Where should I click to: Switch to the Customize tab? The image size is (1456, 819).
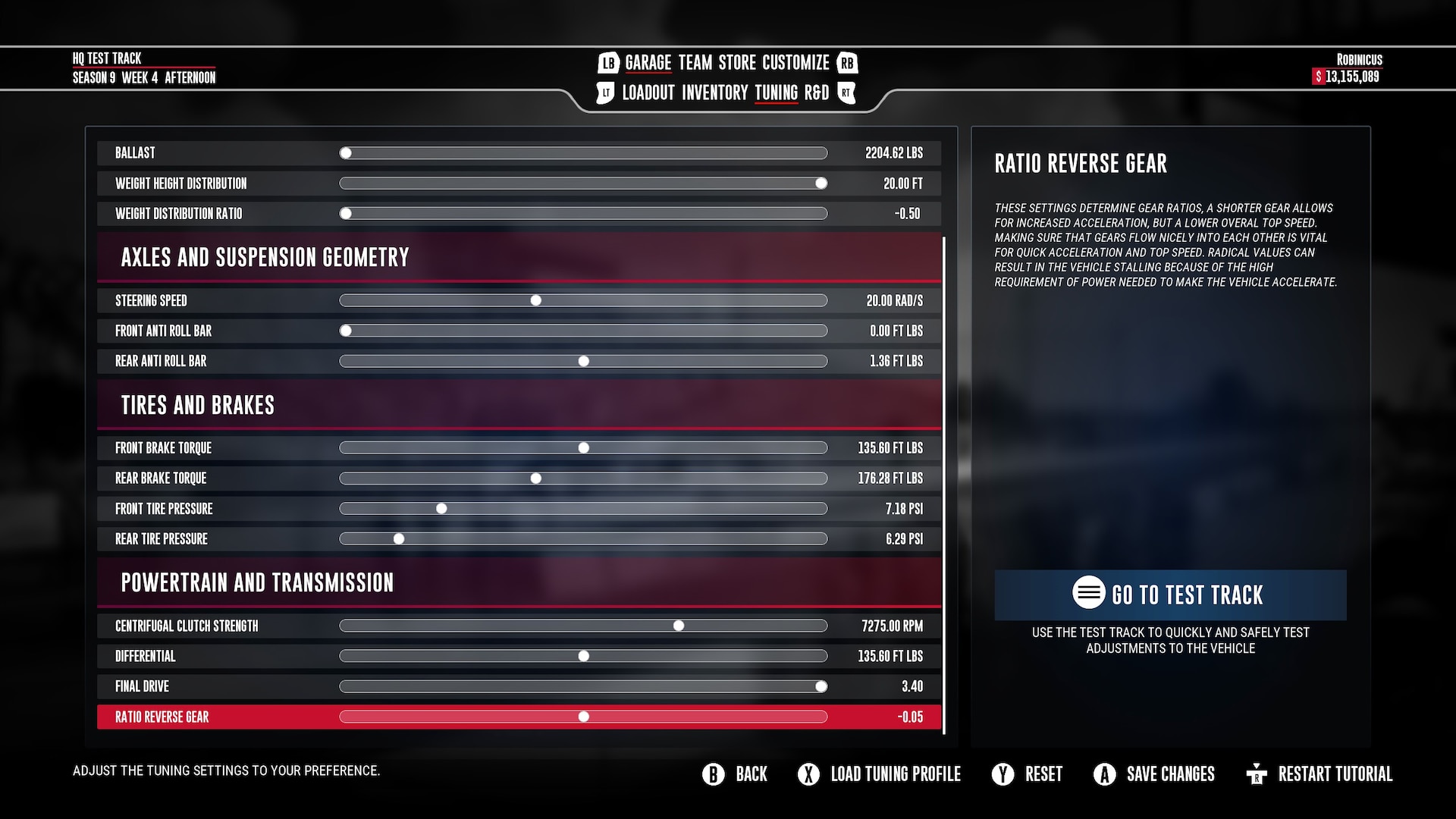click(x=795, y=63)
